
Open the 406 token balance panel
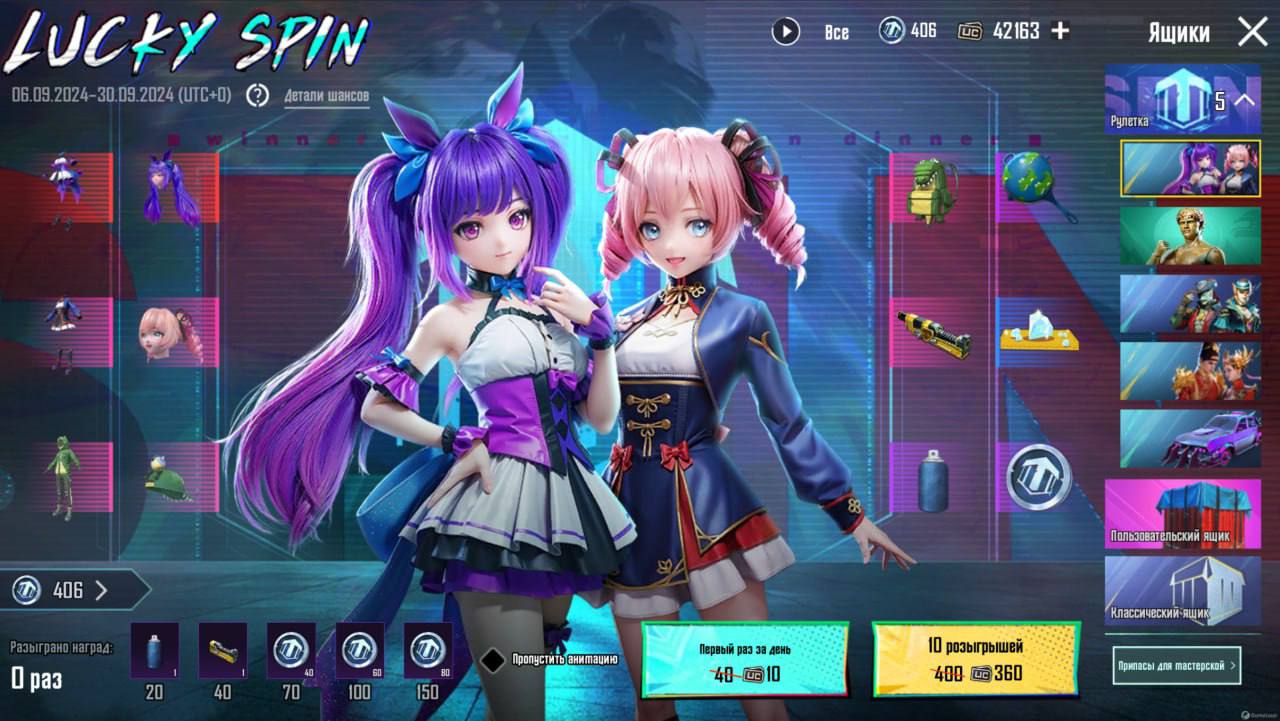coord(70,590)
